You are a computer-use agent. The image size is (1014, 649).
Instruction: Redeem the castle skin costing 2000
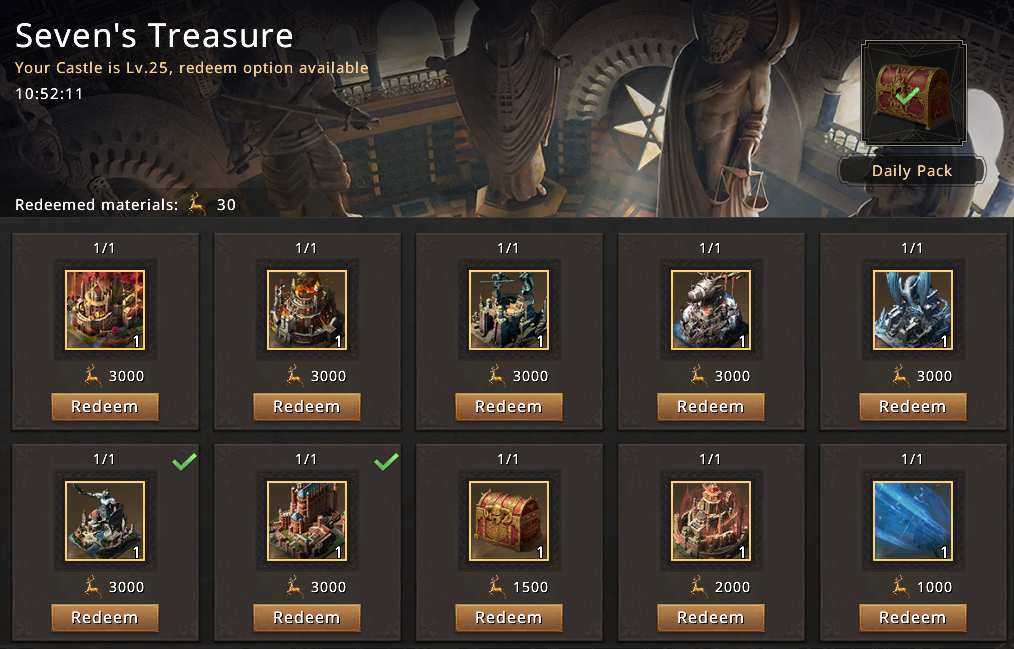coord(710,618)
